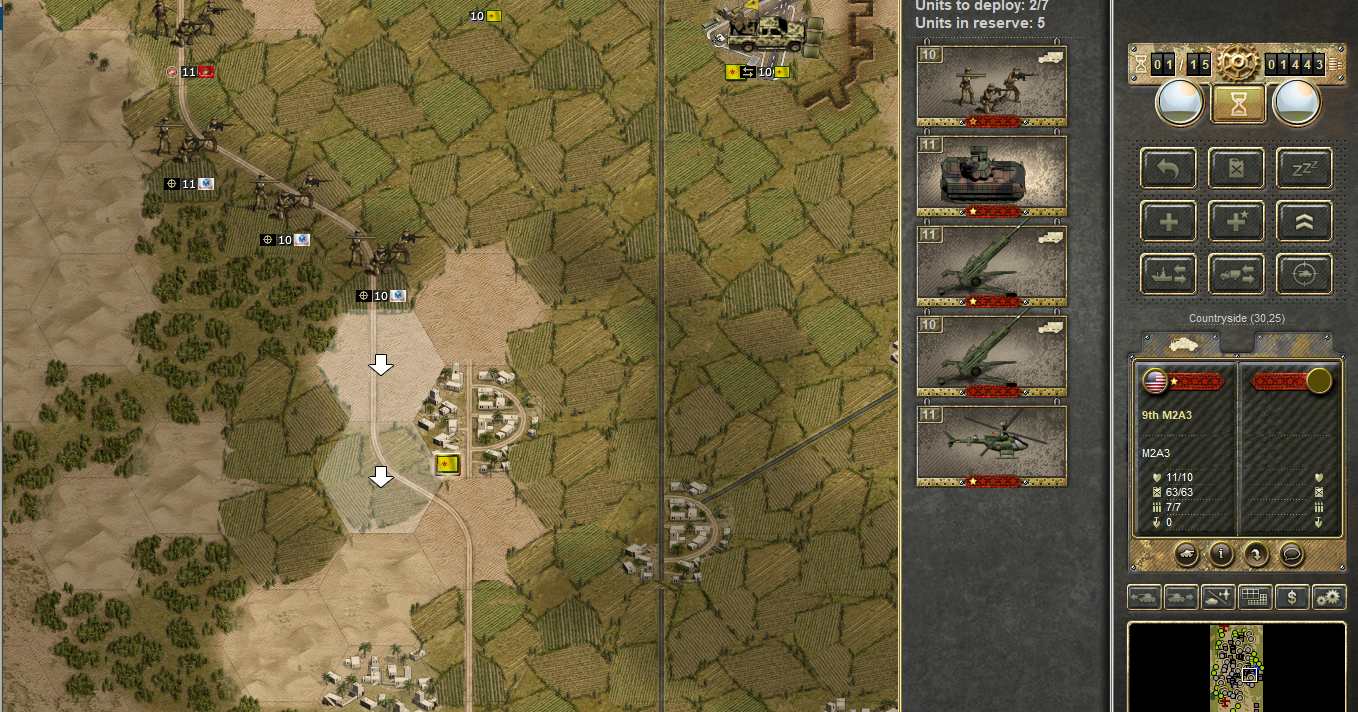
Task: Select the helicopter reserve unit card
Action: pyautogui.click(x=991, y=446)
